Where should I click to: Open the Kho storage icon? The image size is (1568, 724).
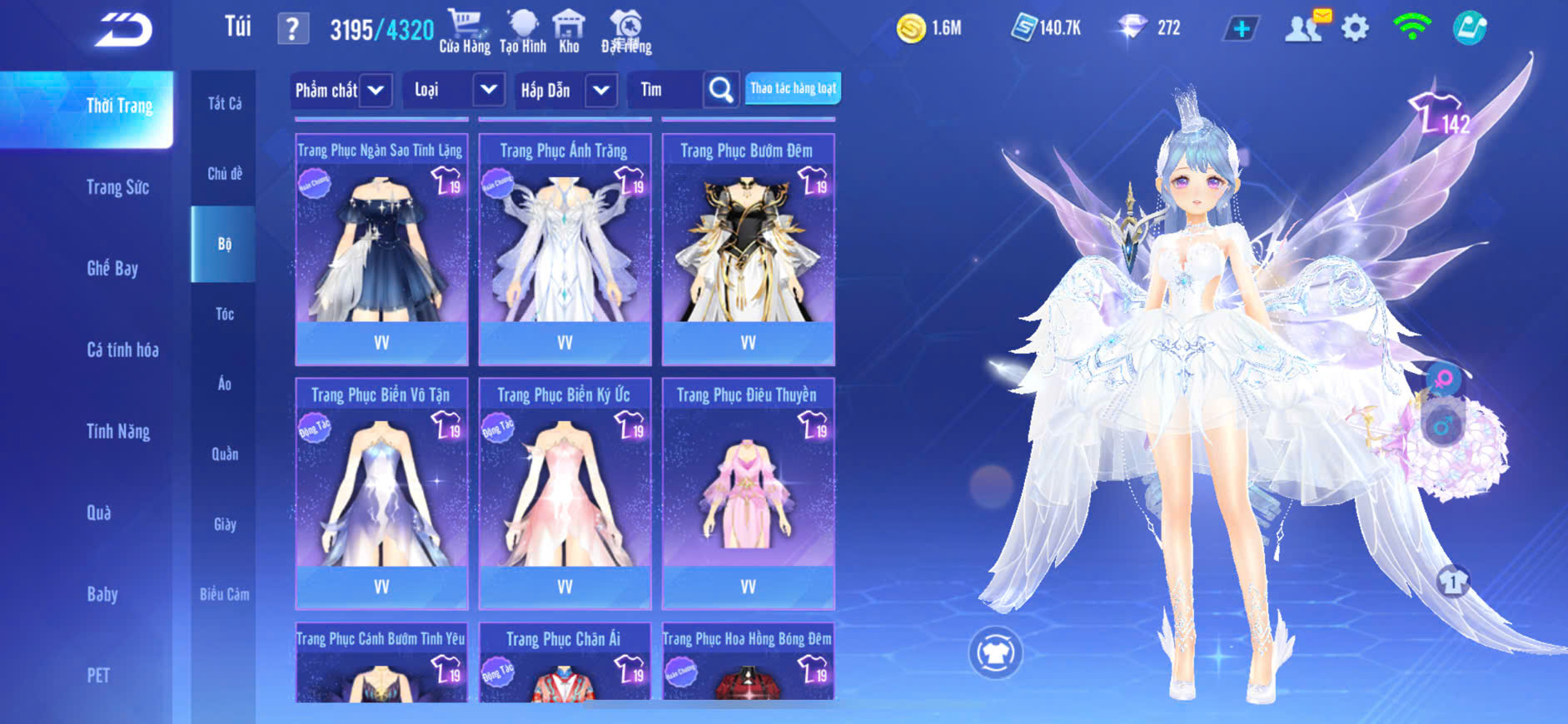click(x=569, y=31)
